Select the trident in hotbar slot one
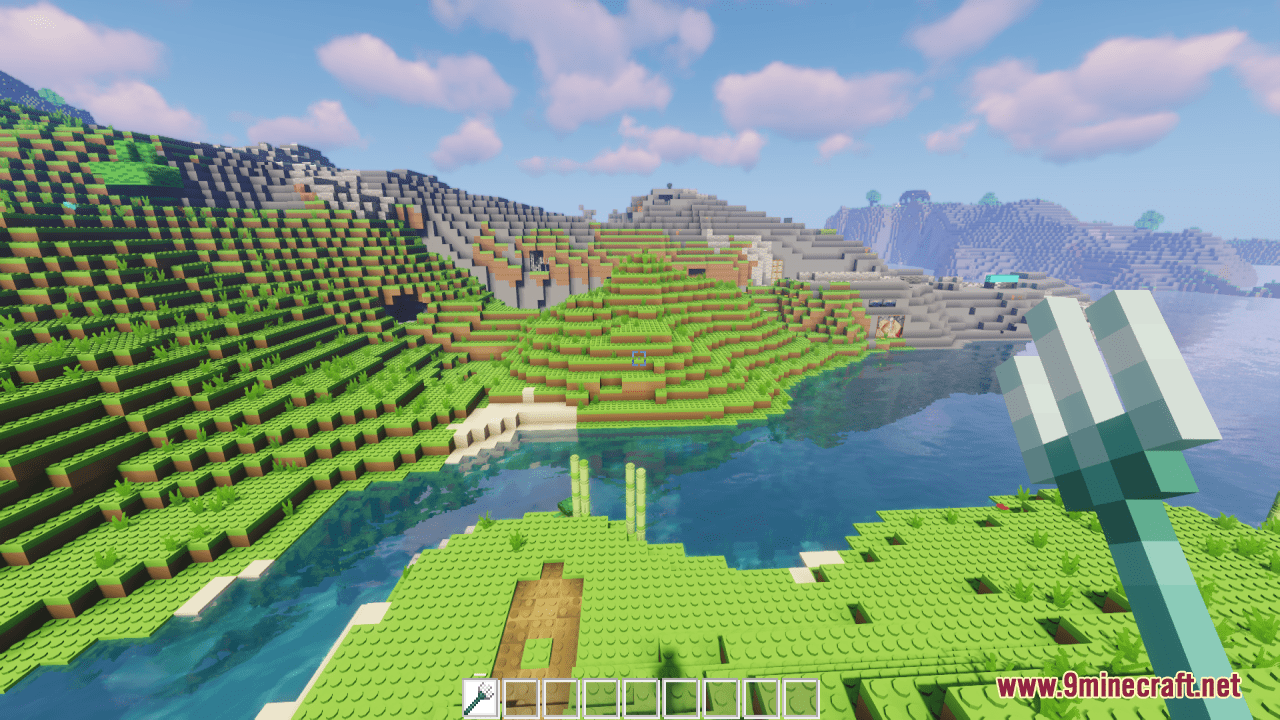Image resolution: width=1280 pixels, height=720 pixels. click(x=480, y=700)
